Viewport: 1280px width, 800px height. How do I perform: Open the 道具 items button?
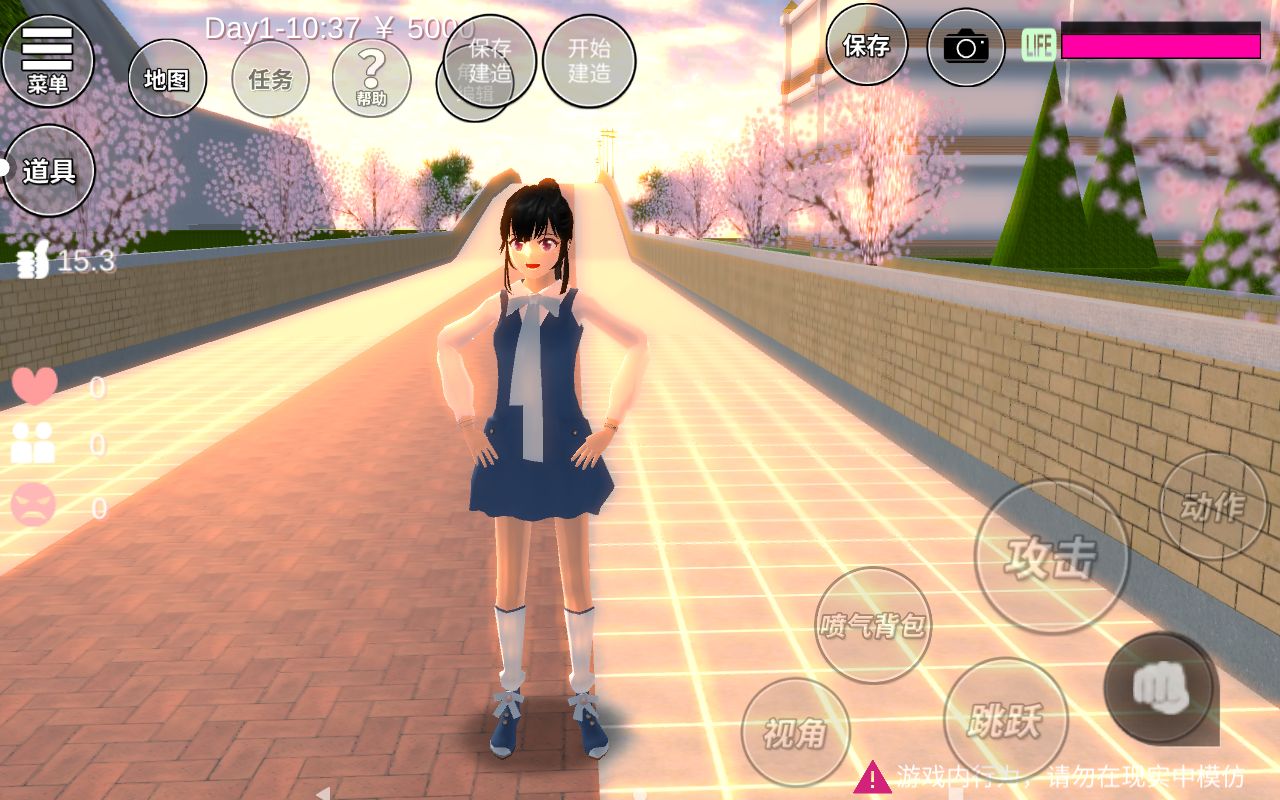tap(48, 171)
